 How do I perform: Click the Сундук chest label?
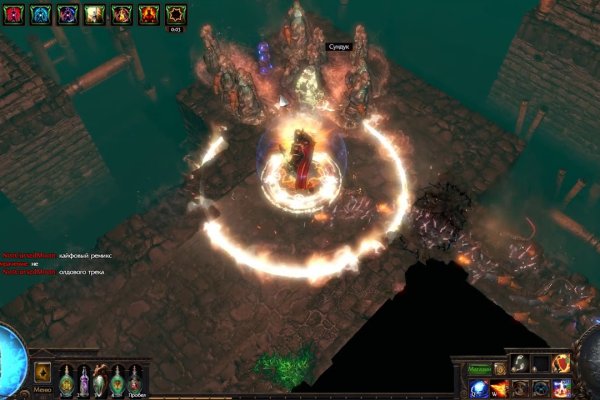337,46
